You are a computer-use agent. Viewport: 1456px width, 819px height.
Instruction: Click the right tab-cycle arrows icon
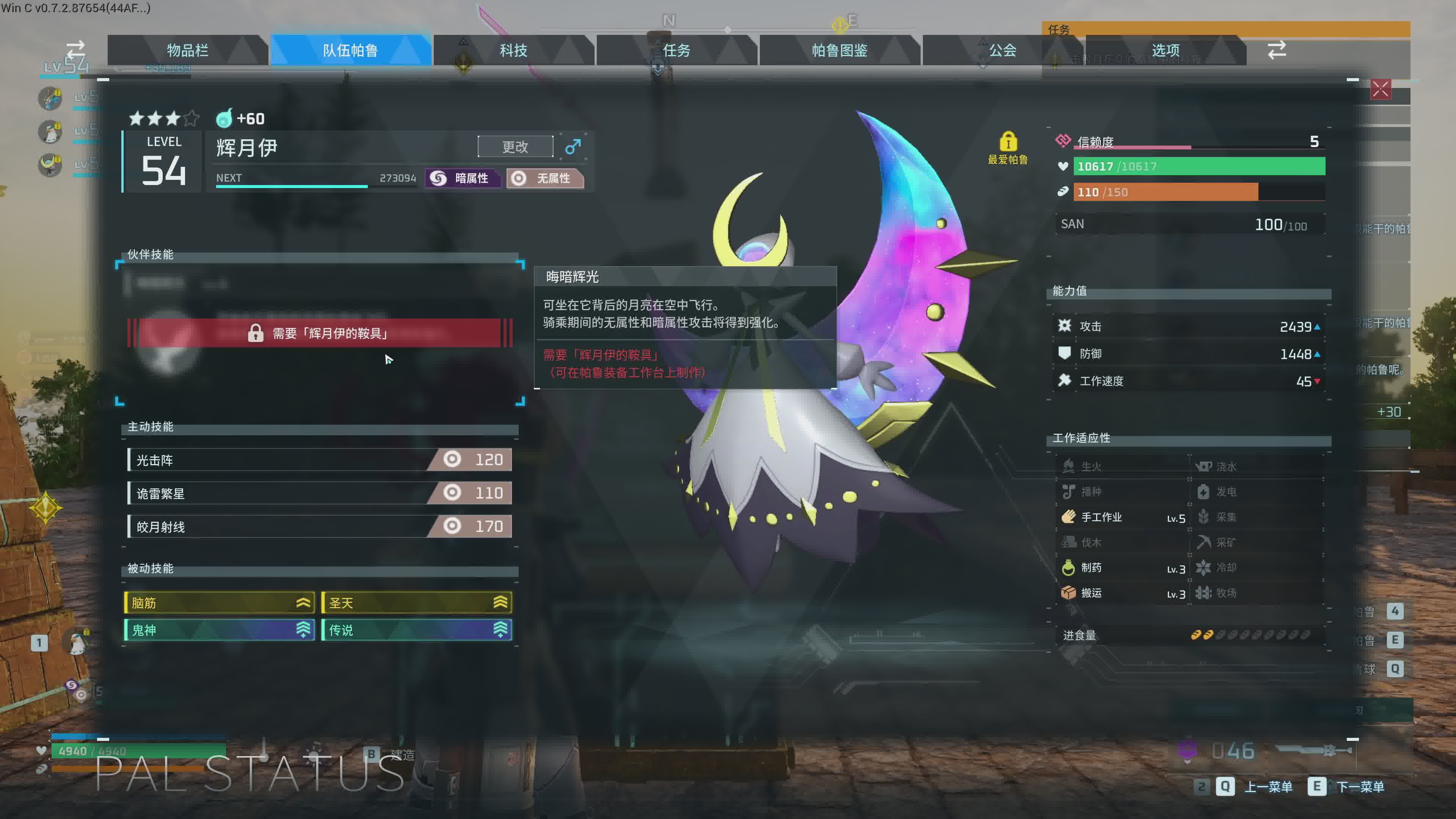pyautogui.click(x=1277, y=50)
